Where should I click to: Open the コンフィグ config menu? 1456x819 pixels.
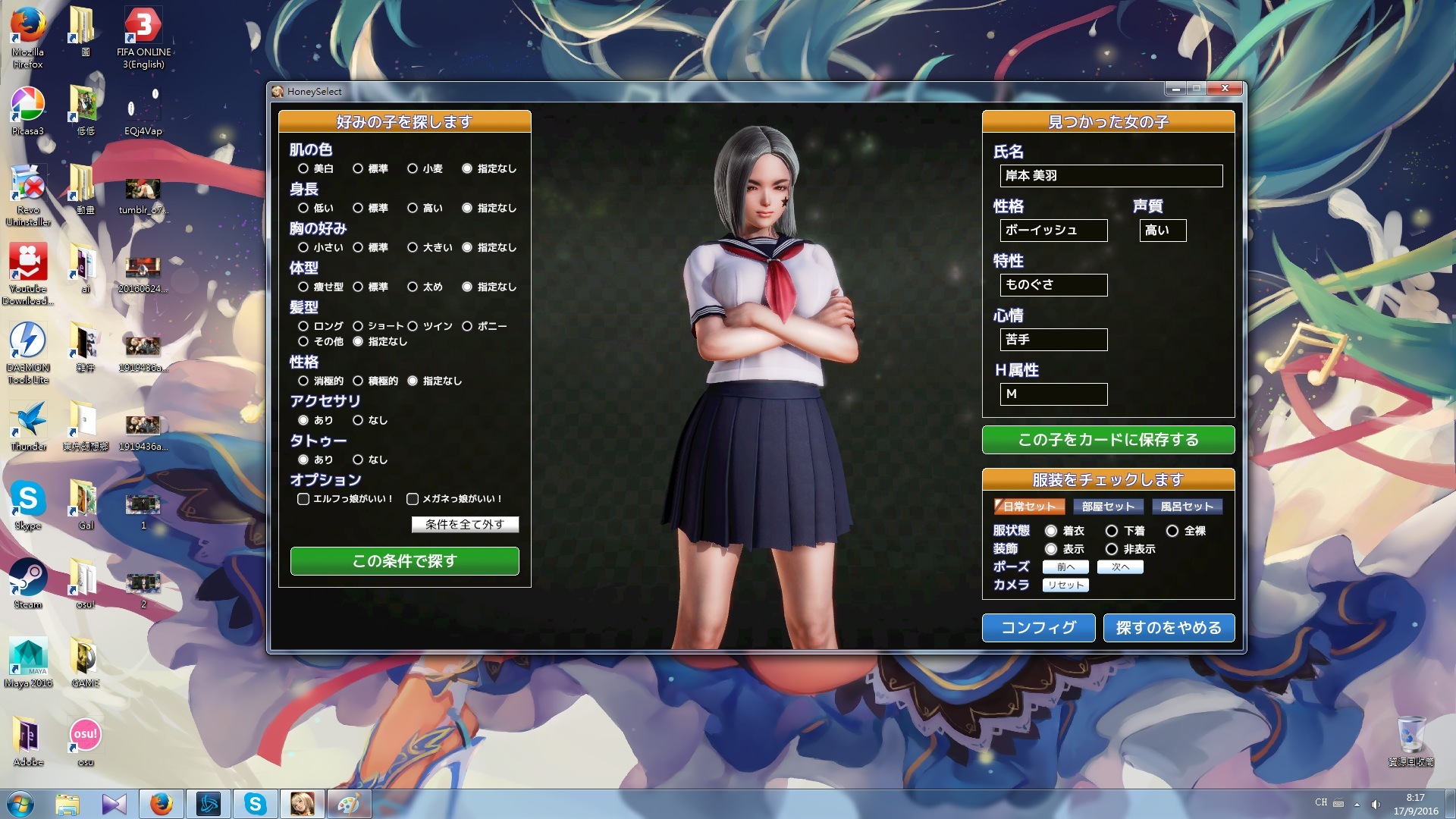[1038, 628]
